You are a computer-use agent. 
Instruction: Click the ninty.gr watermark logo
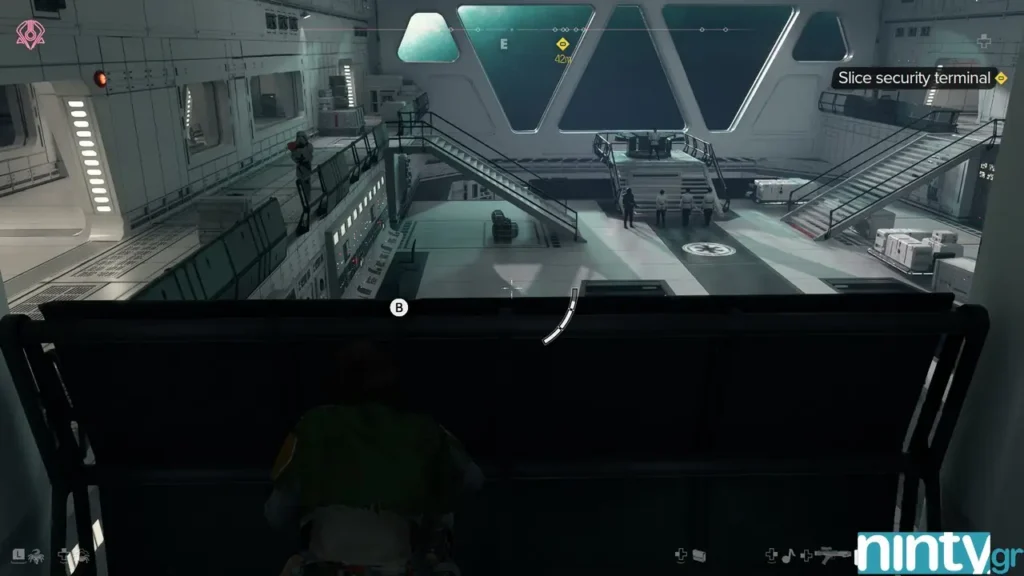937,553
